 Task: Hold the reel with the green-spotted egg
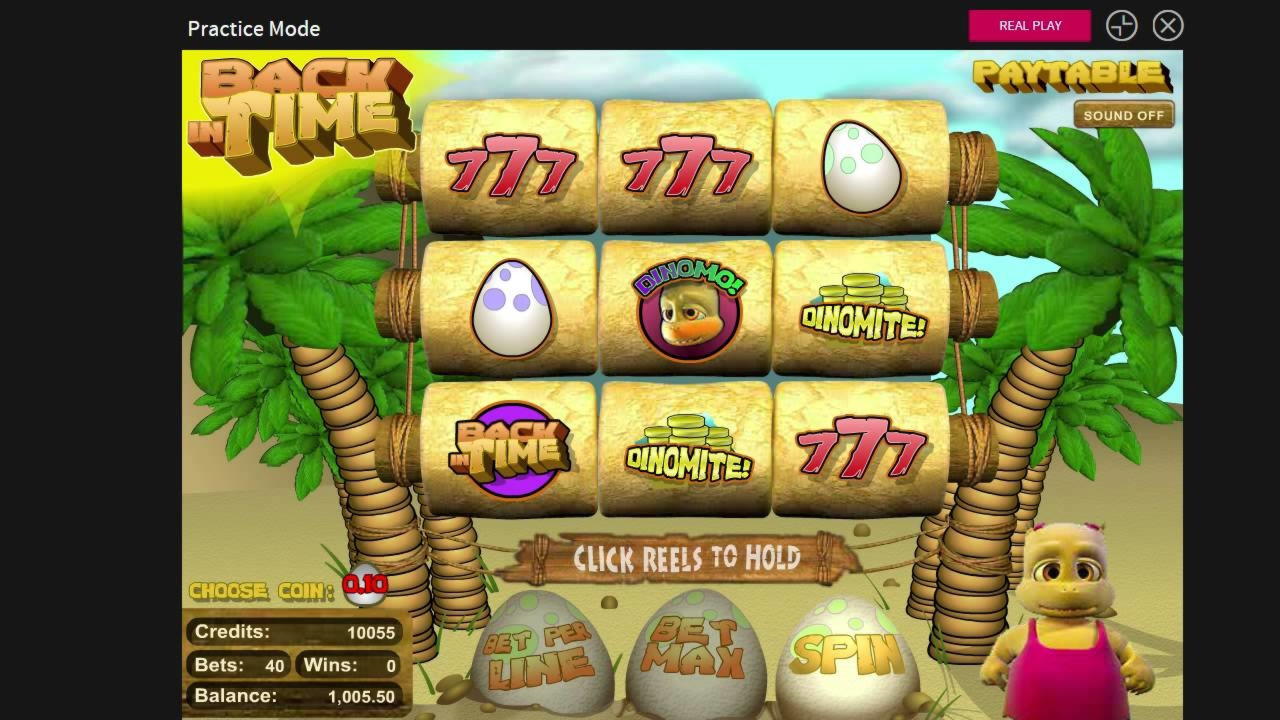pyautogui.click(x=861, y=167)
